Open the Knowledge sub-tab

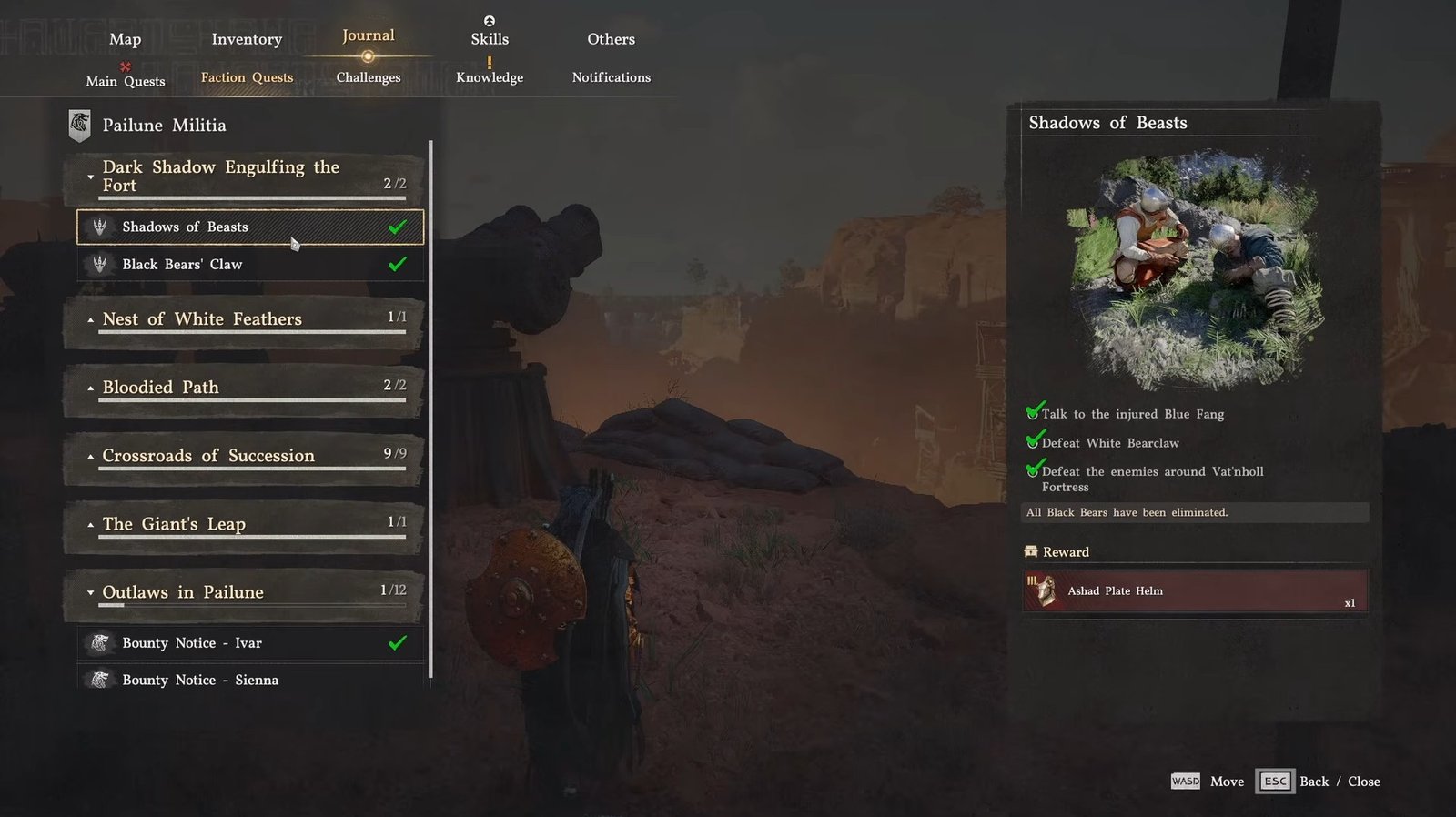point(490,77)
